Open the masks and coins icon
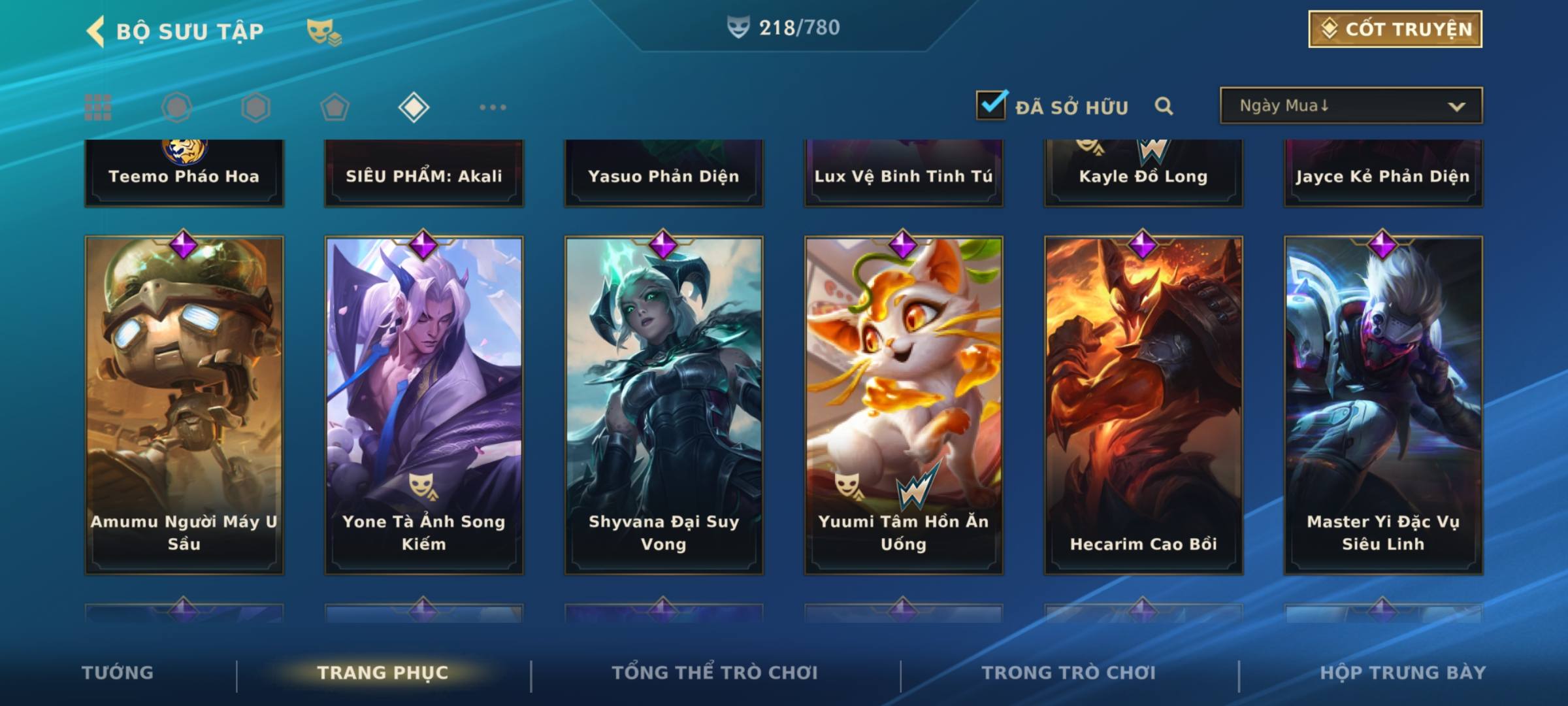Image resolution: width=1568 pixels, height=706 pixels. point(324,31)
